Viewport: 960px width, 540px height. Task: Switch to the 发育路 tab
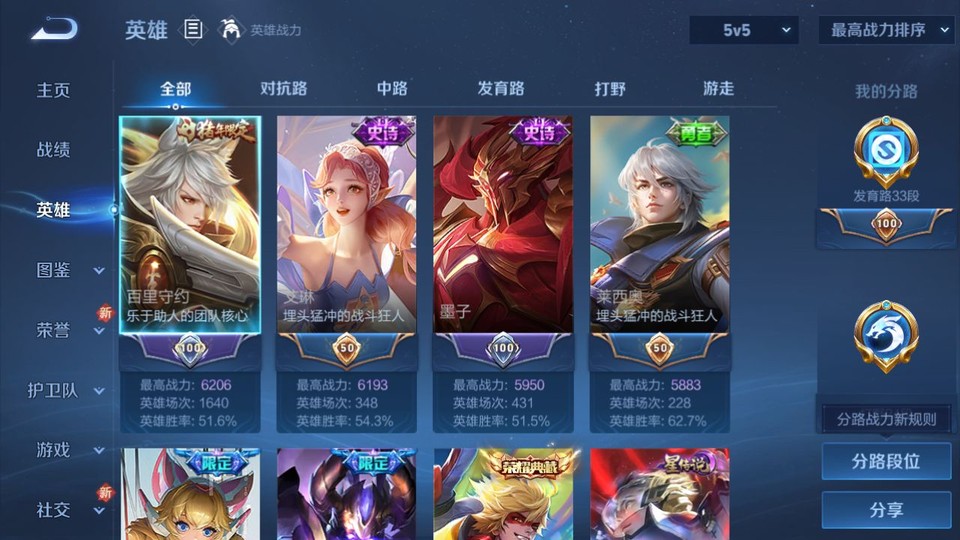coord(501,88)
